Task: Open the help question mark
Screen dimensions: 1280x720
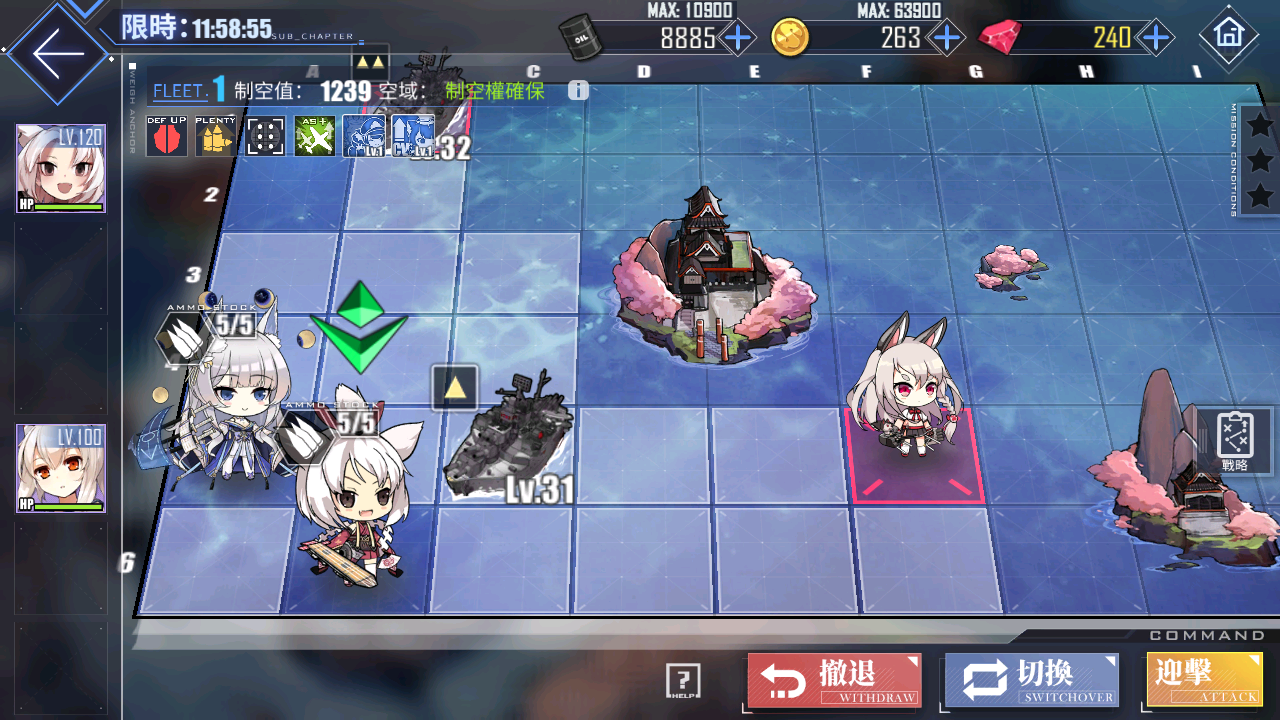Action: coord(683,681)
